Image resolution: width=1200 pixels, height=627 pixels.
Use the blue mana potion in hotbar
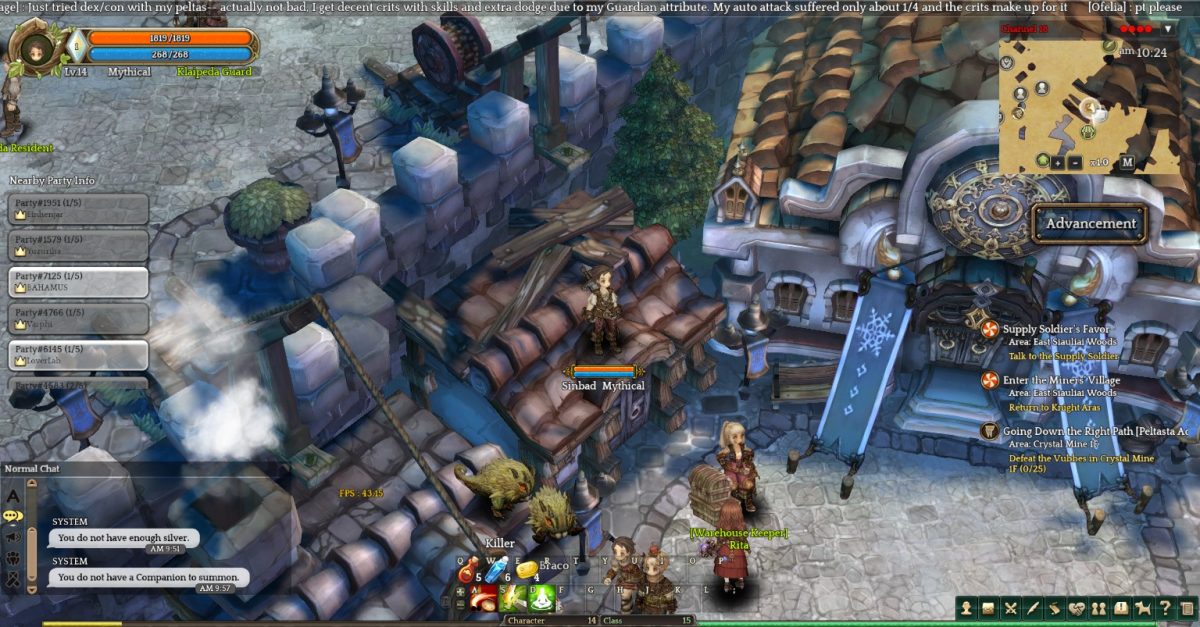click(x=497, y=571)
